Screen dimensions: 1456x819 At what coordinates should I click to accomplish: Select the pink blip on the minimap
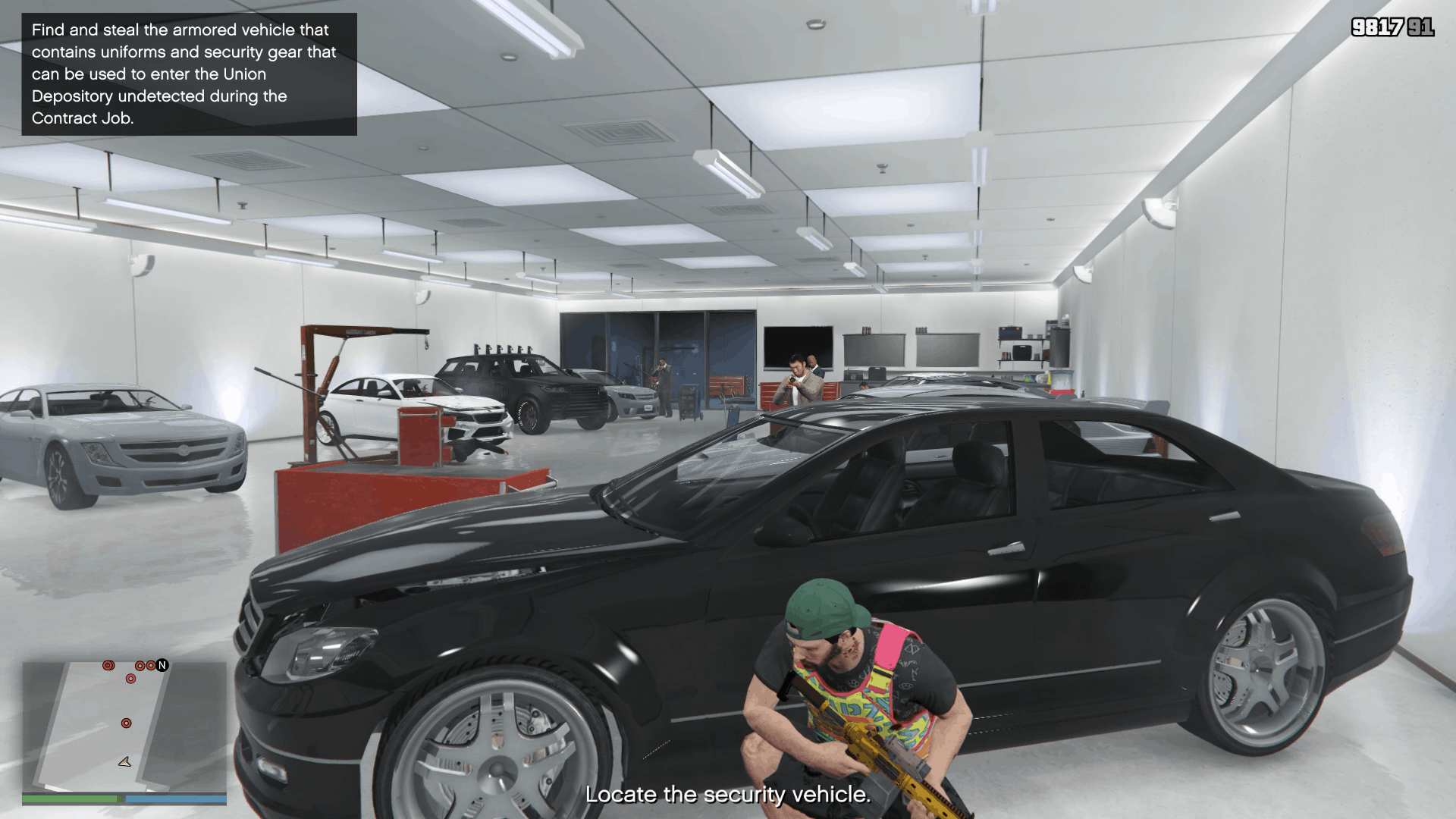130,678
